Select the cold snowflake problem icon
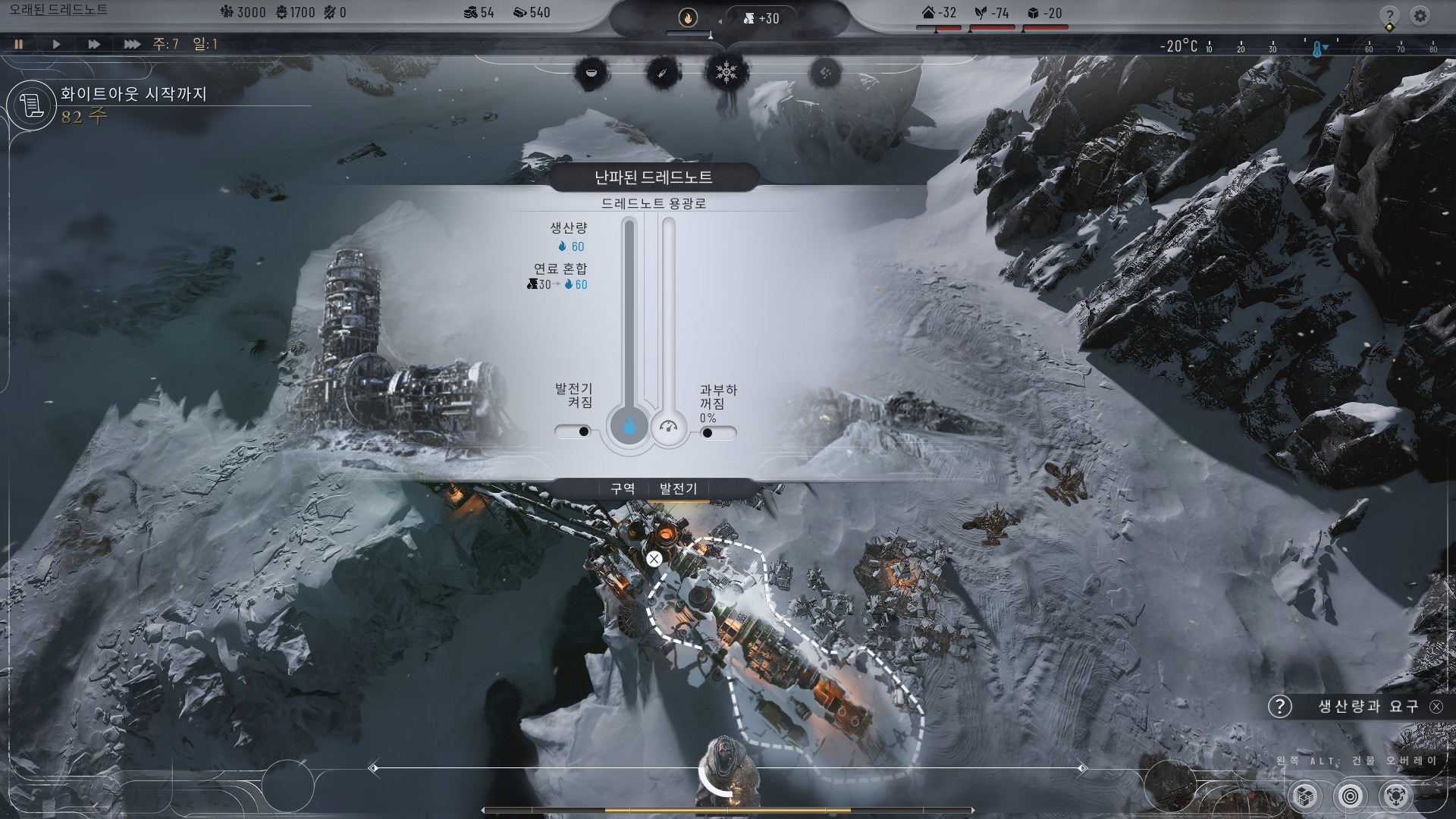1456x819 pixels. [727, 73]
